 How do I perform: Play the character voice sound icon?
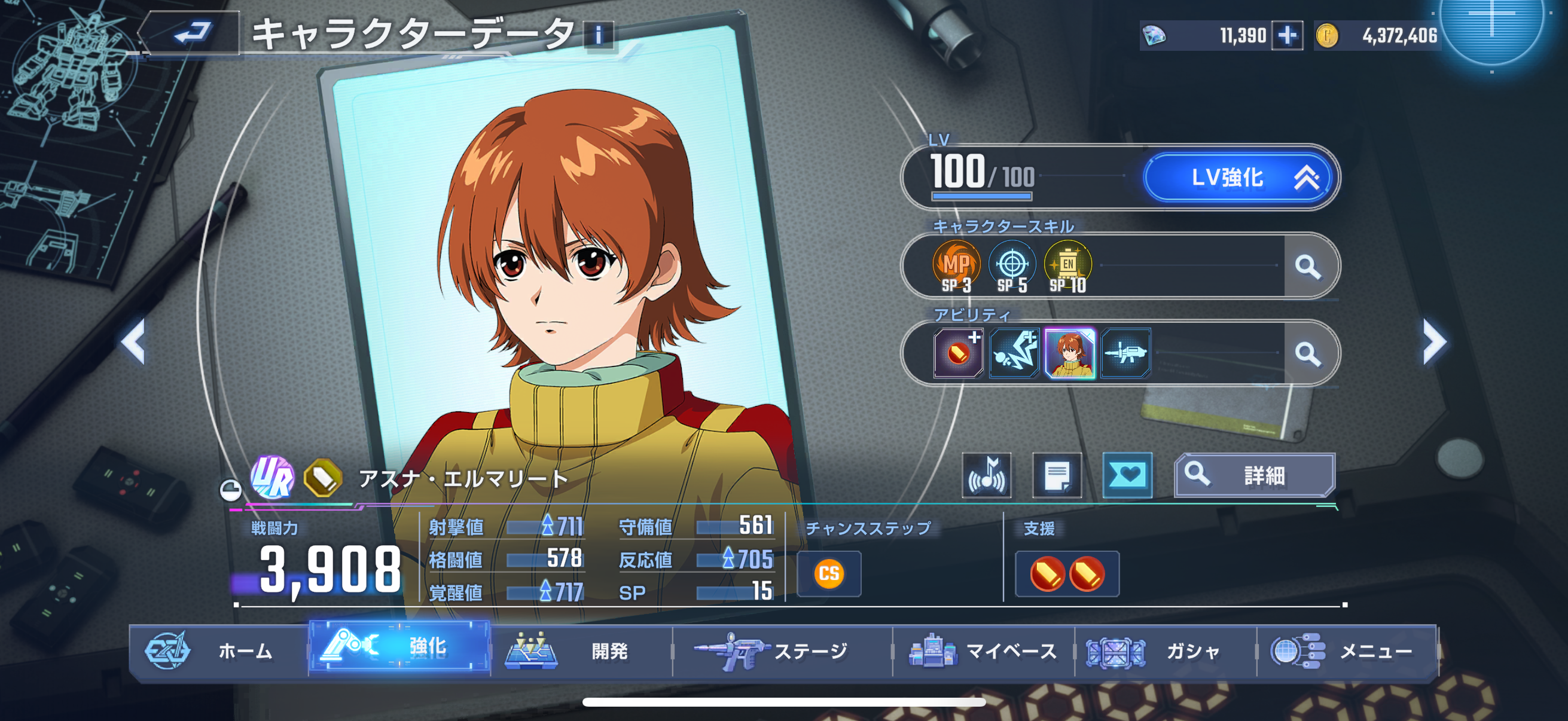tap(987, 475)
